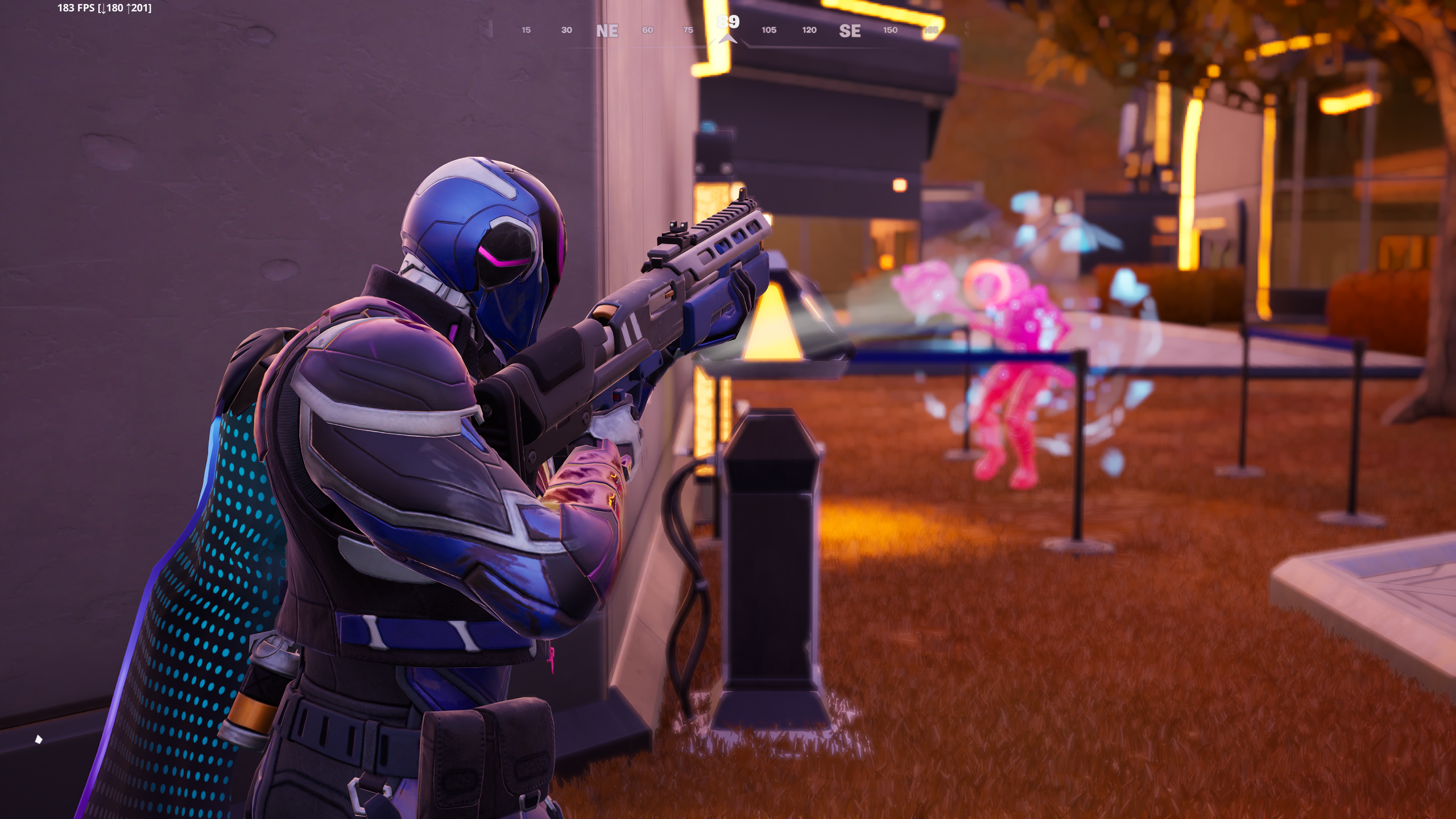The width and height of the screenshot is (1456, 819).
Task: Select the downlink 180 value in the FPS overlay
Action: pyautogui.click(x=116, y=9)
